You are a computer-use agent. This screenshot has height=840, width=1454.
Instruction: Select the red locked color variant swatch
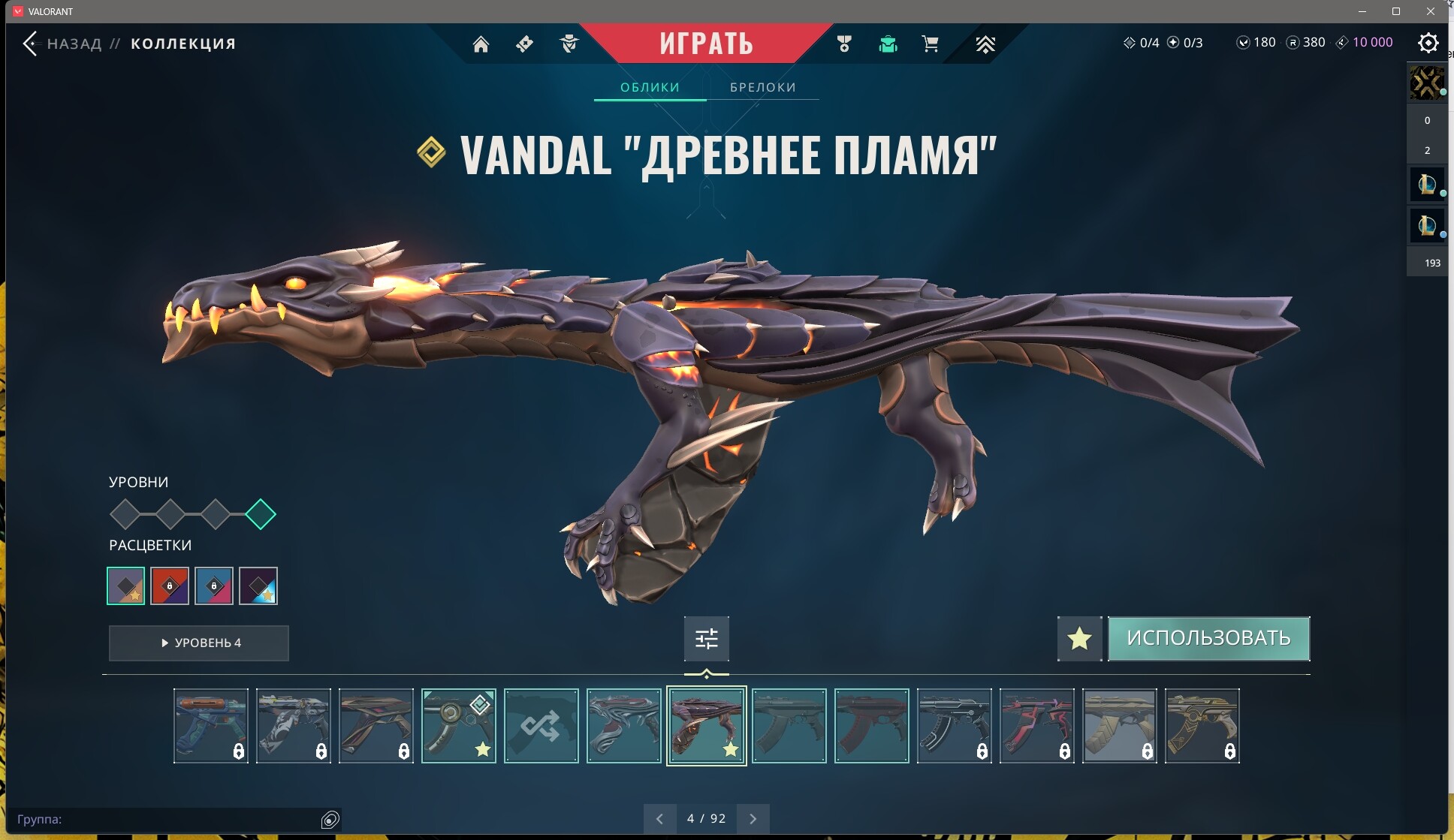tap(170, 586)
